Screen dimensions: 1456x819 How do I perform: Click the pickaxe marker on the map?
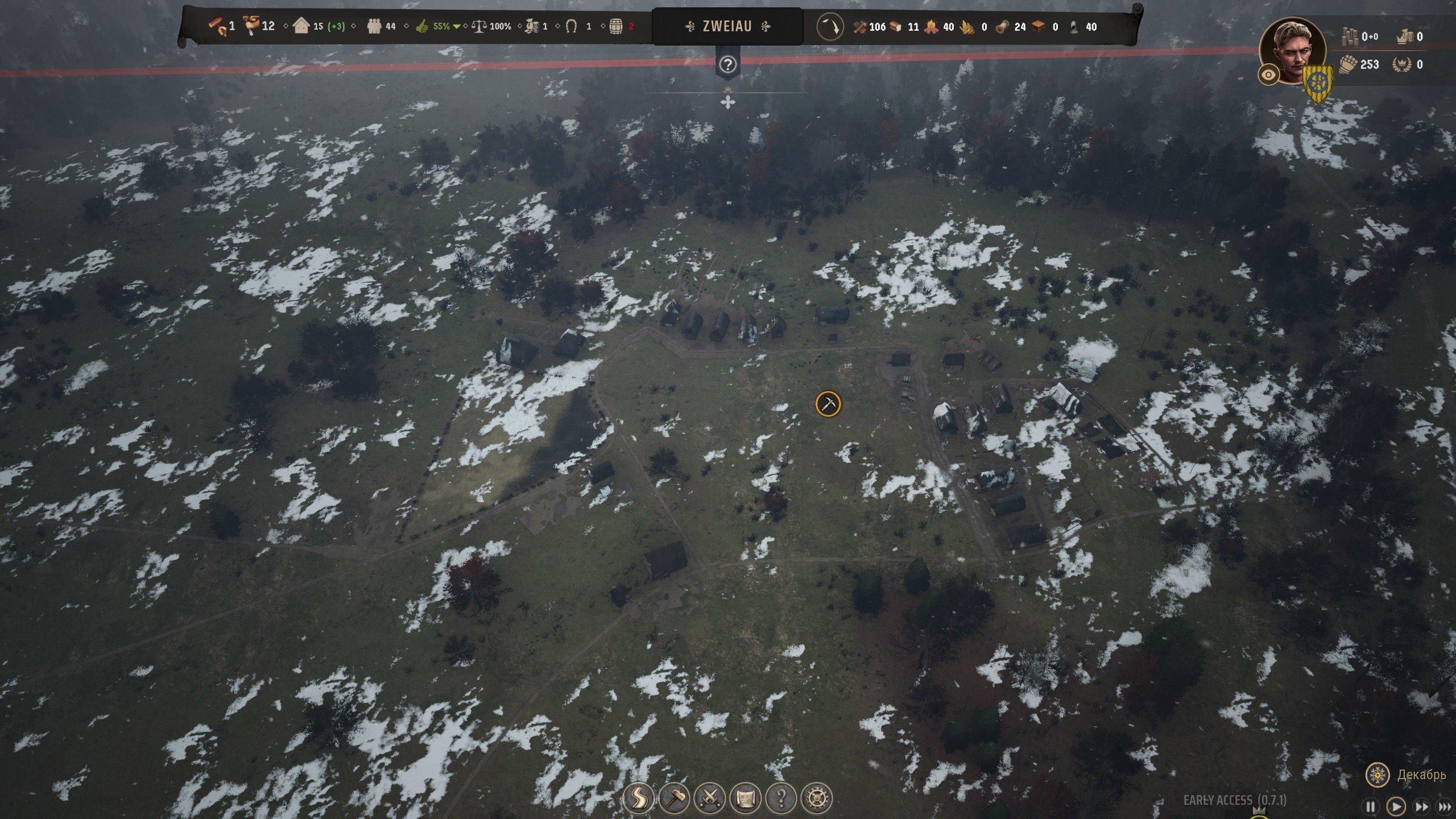pos(828,404)
